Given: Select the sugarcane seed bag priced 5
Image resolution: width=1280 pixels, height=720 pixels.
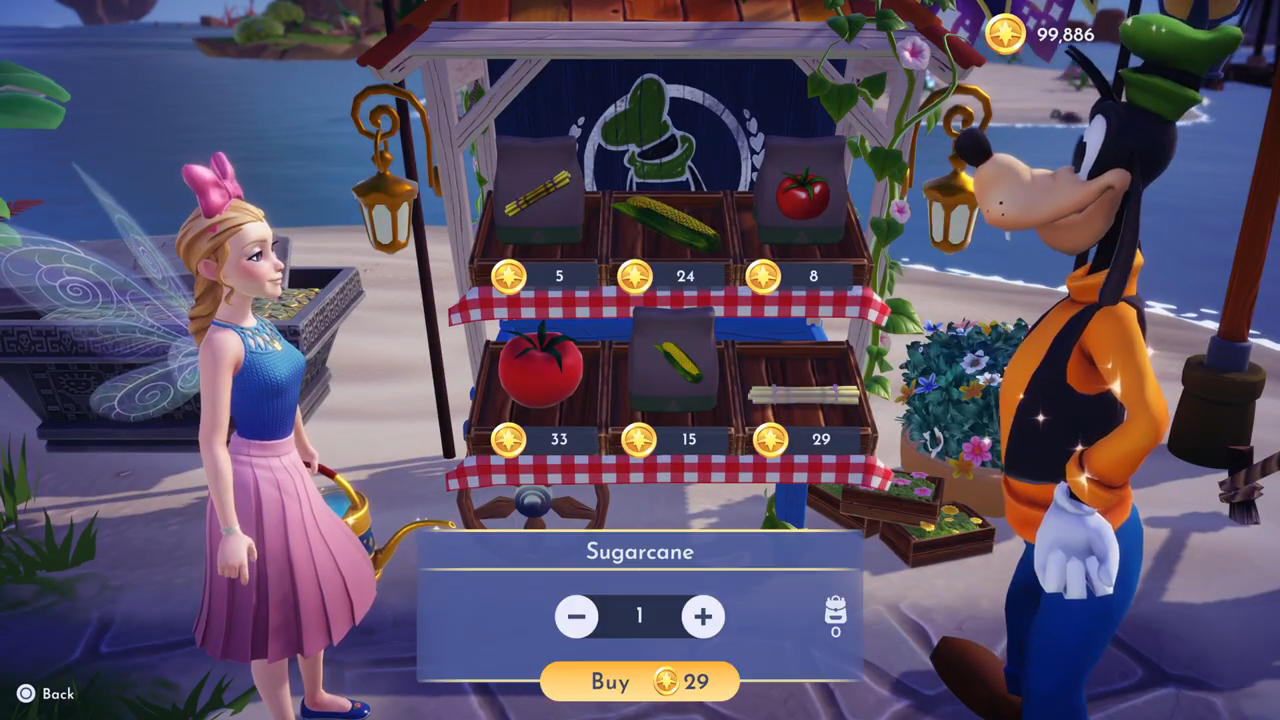Looking at the screenshot, I should tap(537, 192).
